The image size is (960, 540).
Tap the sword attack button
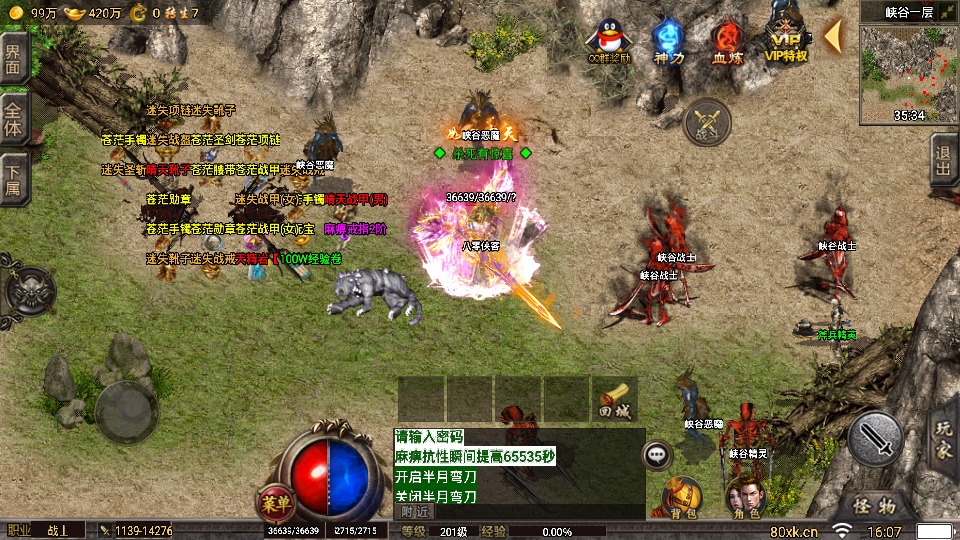(x=875, y=438)
